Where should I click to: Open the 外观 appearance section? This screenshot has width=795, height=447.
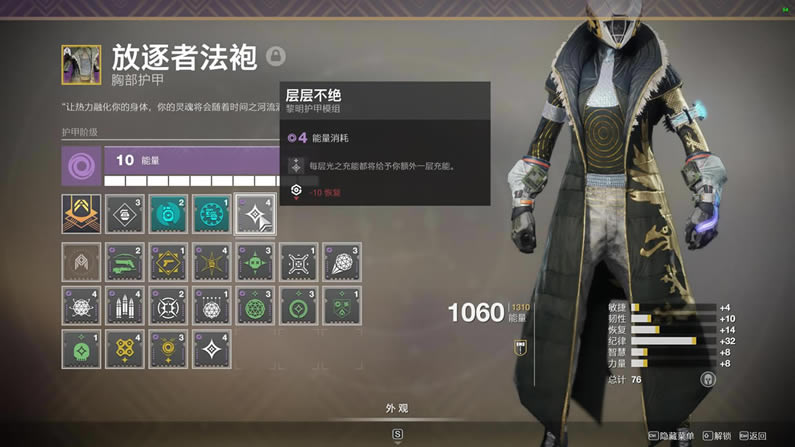pyautogui.click(x=397, y=409)
